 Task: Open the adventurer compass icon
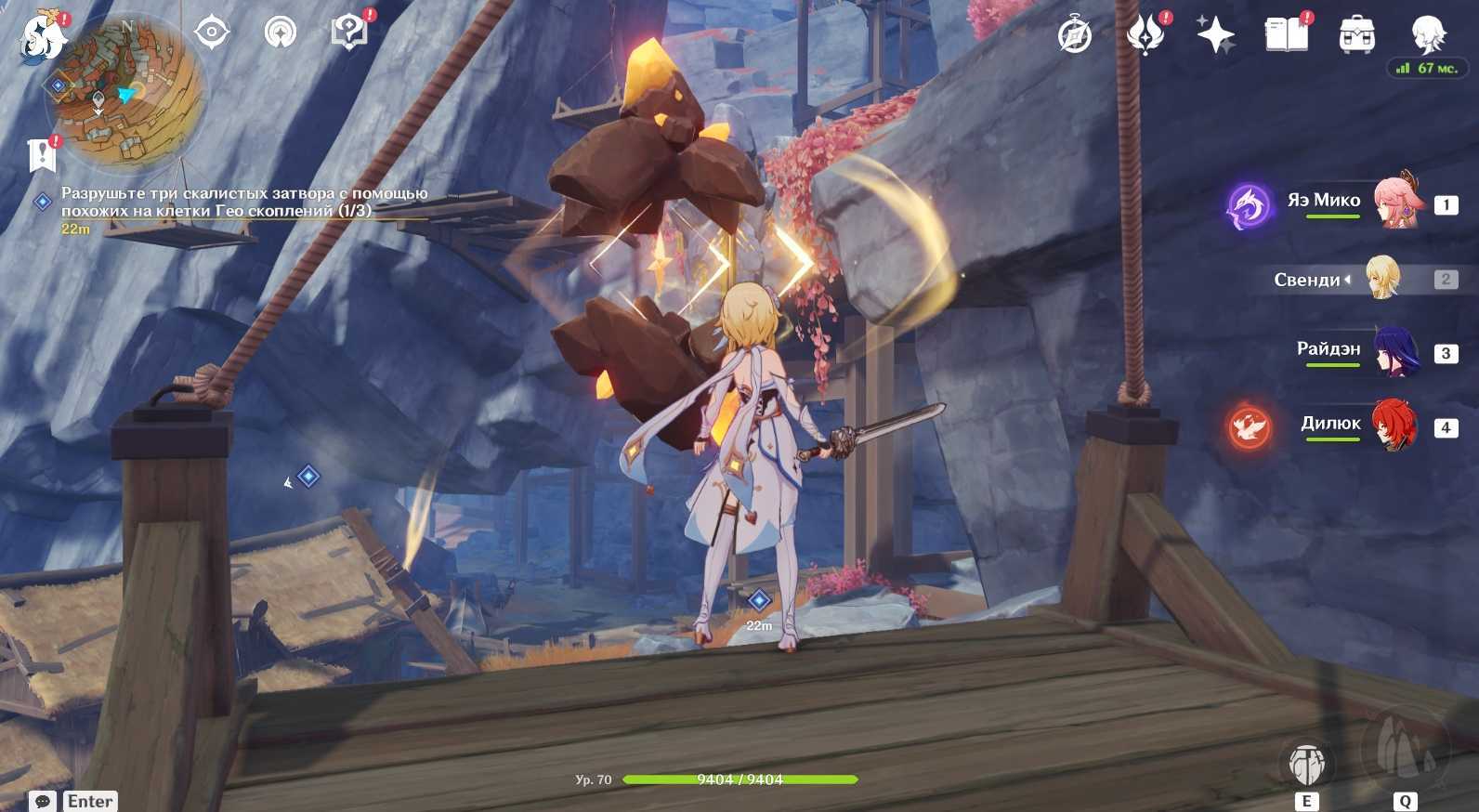coord(1075,36)
